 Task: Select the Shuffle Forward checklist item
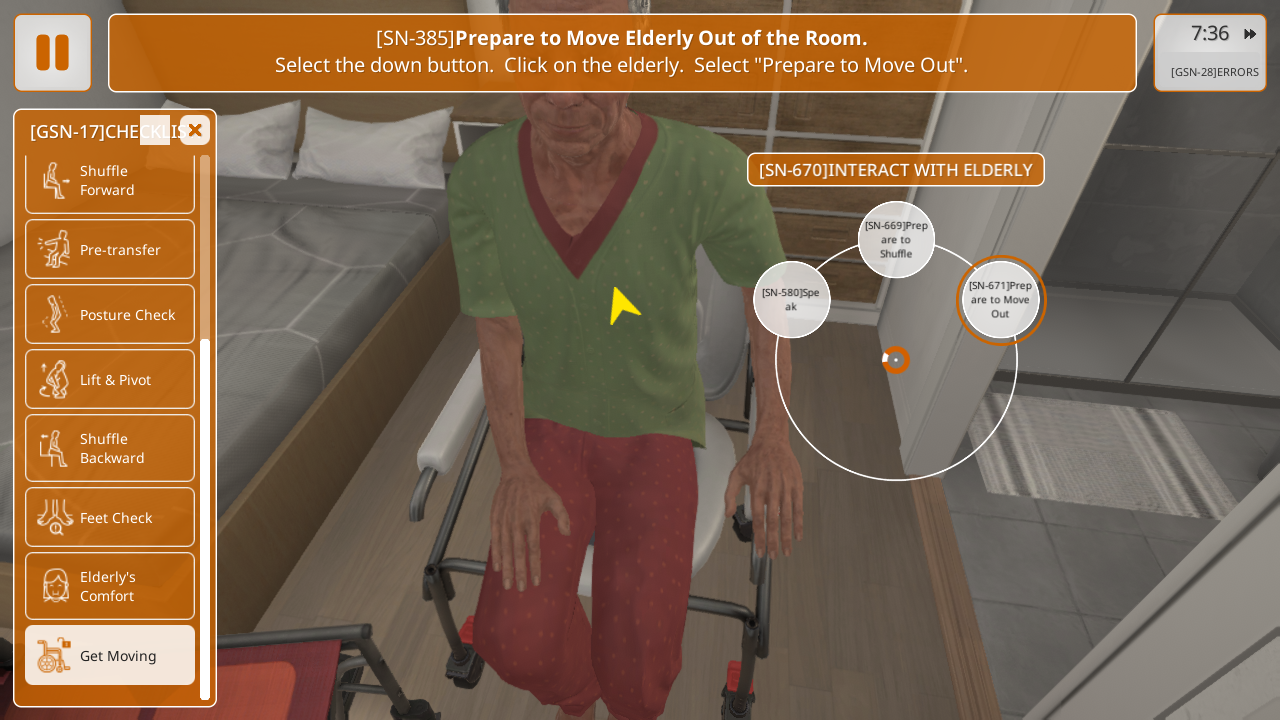(x=110, y=181)
